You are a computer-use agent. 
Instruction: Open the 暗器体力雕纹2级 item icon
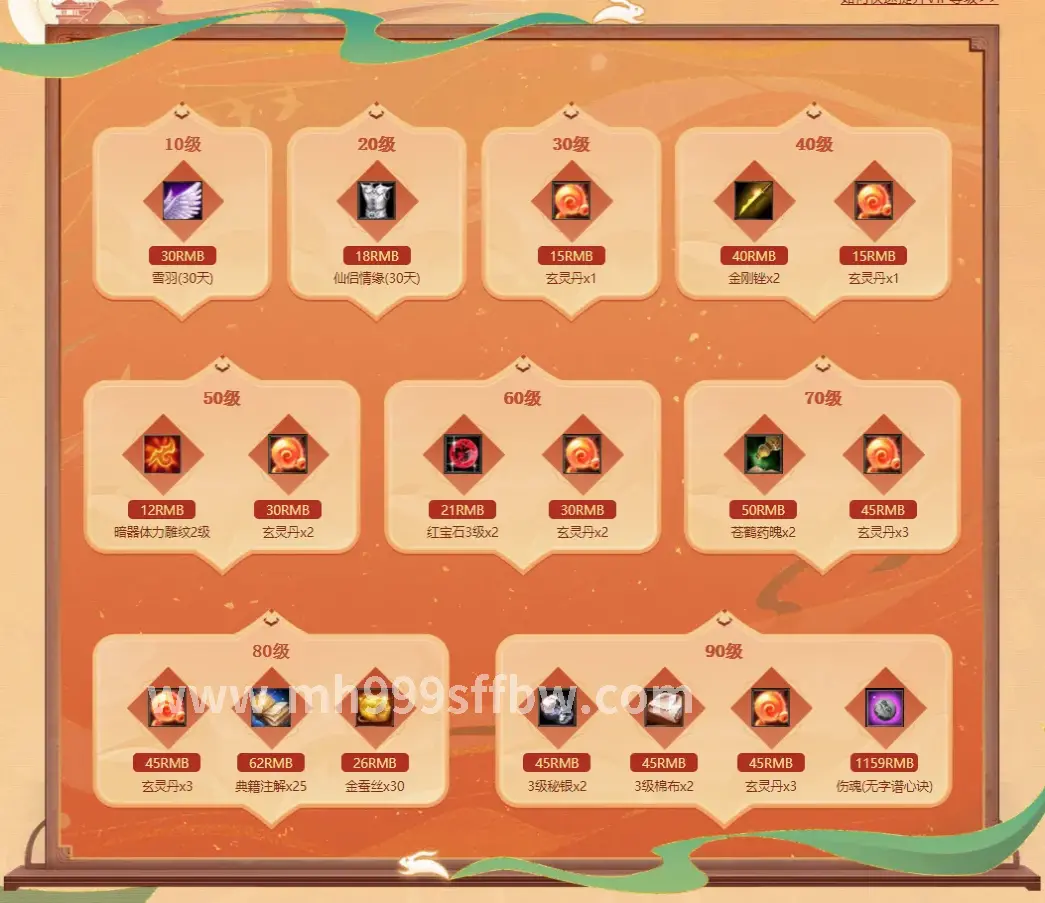[x=162, y=455]
